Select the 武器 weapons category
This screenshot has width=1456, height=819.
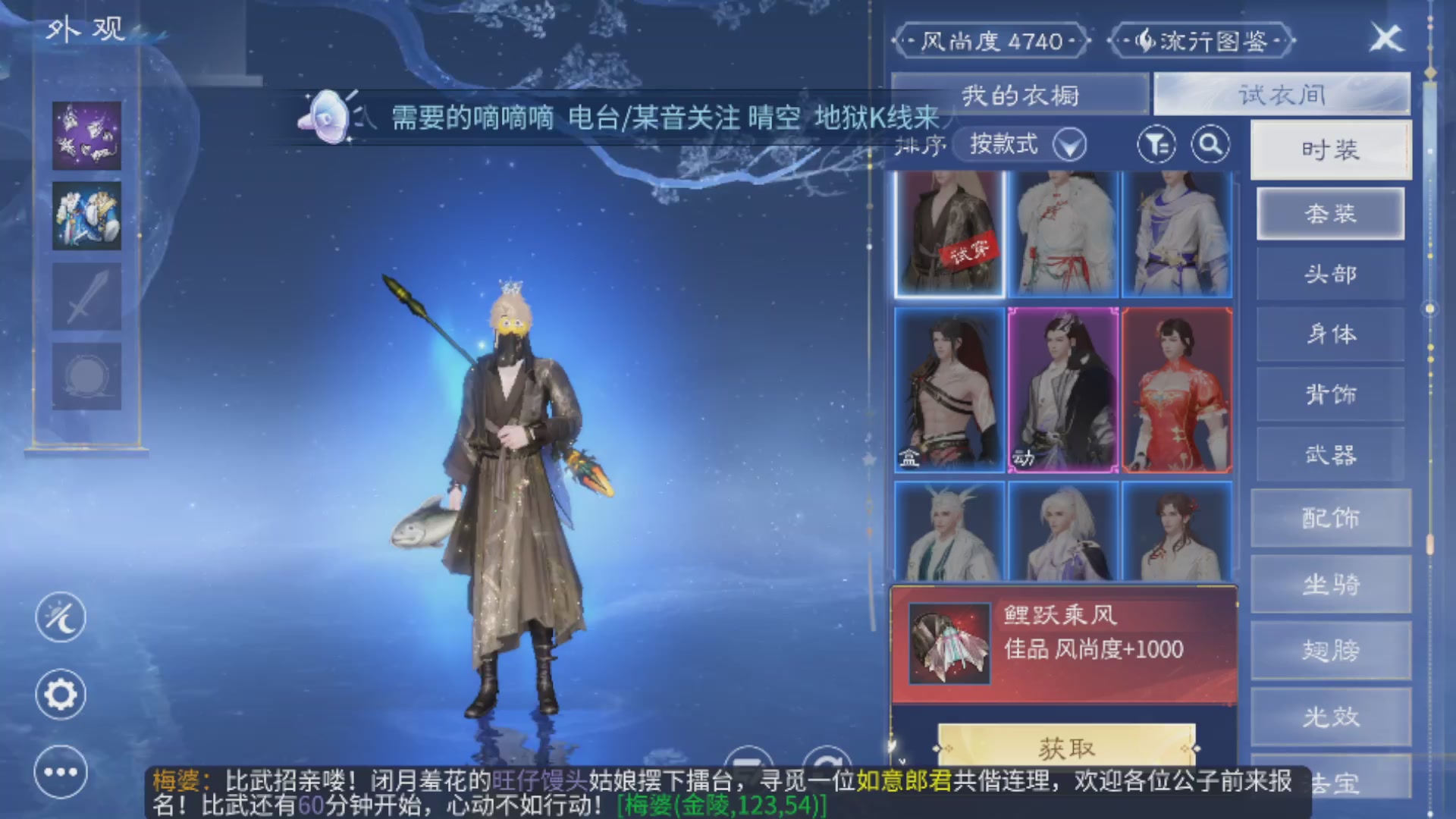click(x=1331, y=453)
